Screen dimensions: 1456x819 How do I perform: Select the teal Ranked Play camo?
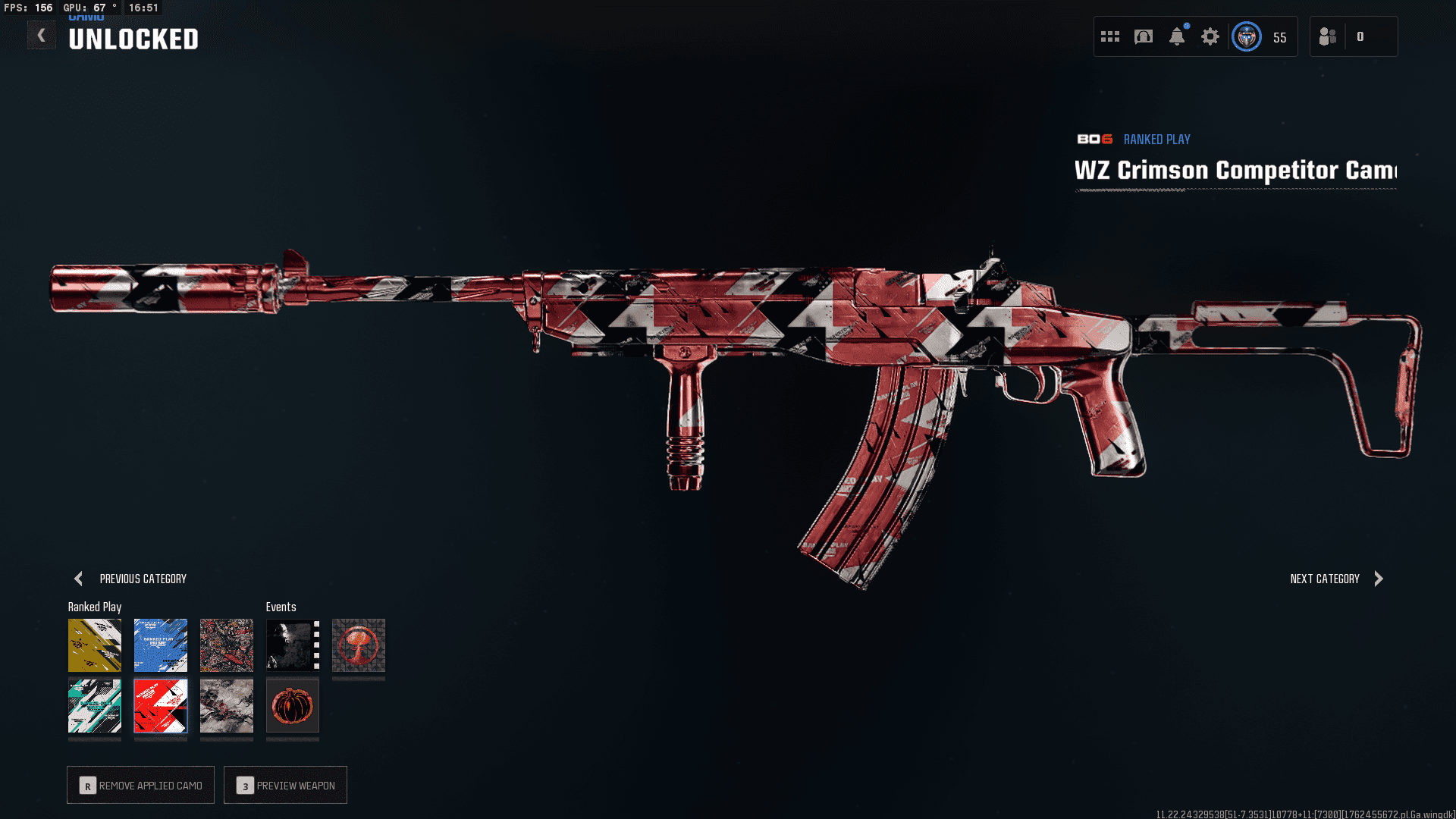coord(95,706)
